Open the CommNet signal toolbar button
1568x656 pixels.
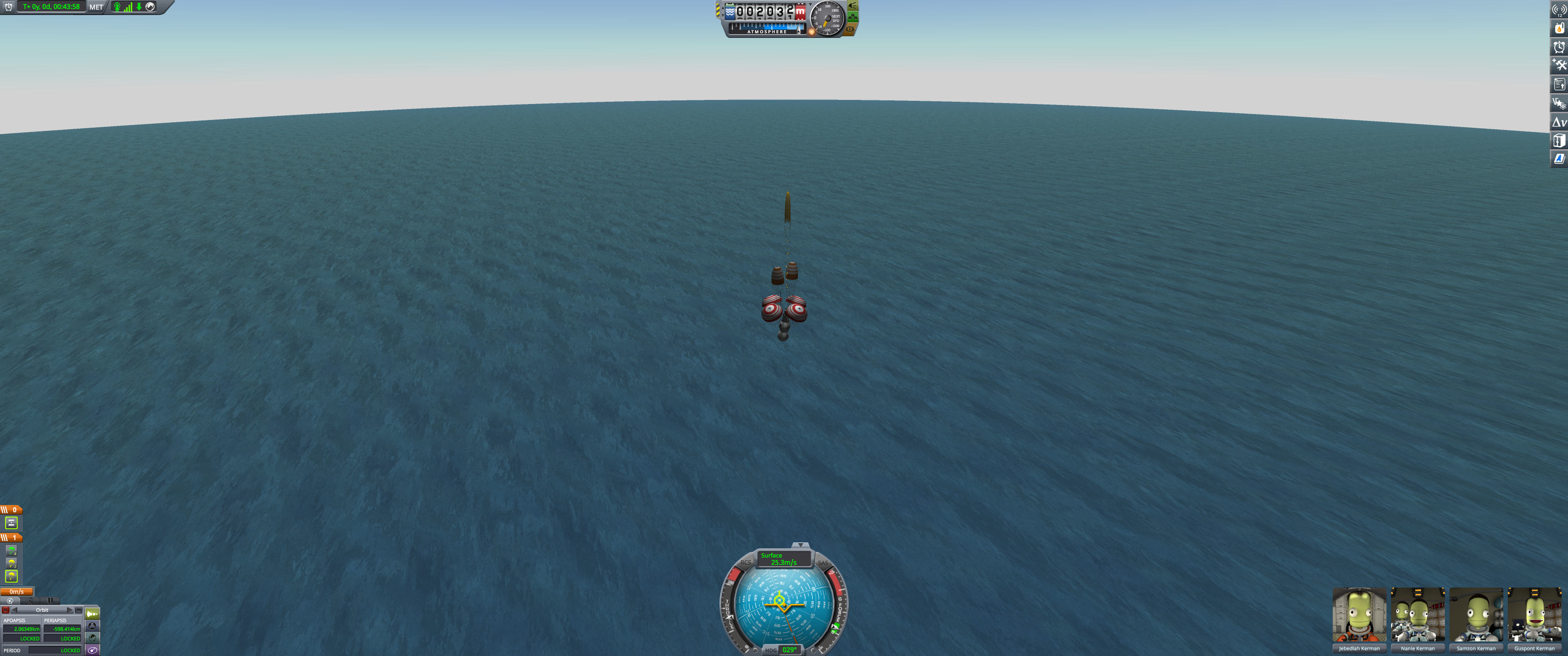(1559, 9)
